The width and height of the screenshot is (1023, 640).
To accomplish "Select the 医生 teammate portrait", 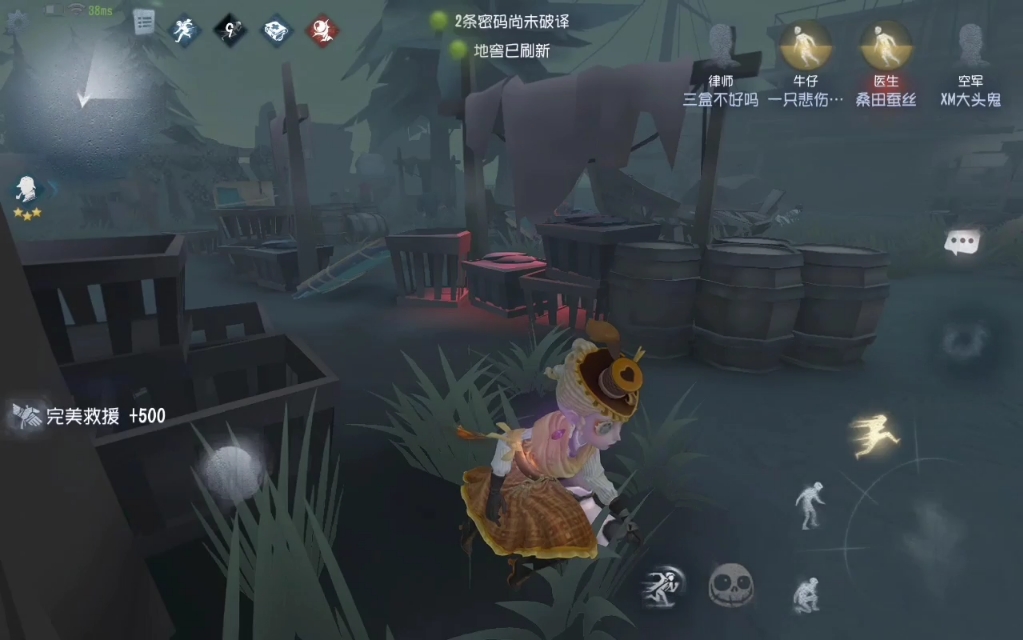I will [x=885, y=46].
